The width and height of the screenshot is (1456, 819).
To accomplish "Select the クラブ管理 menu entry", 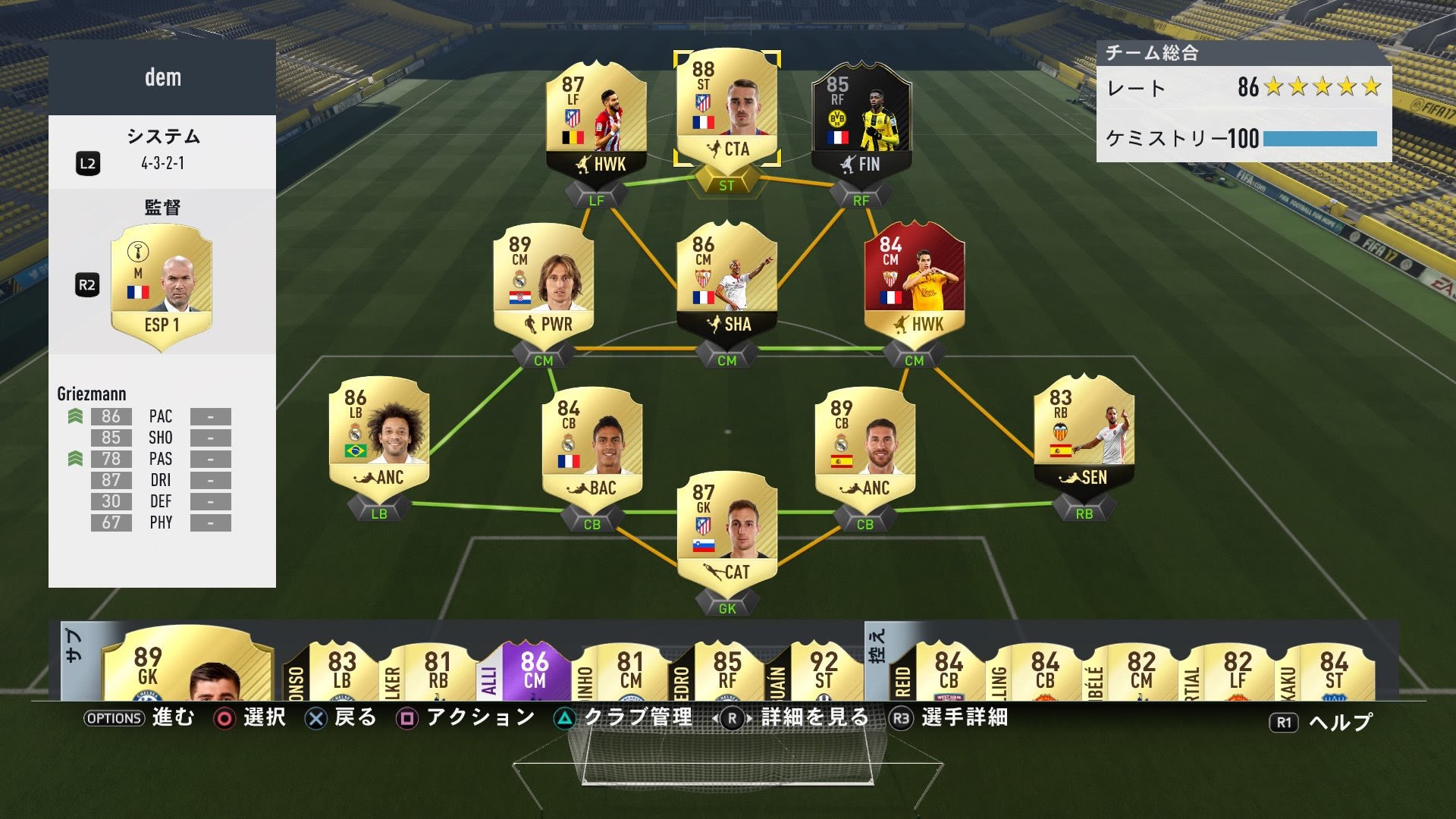I will coord(637,716).
